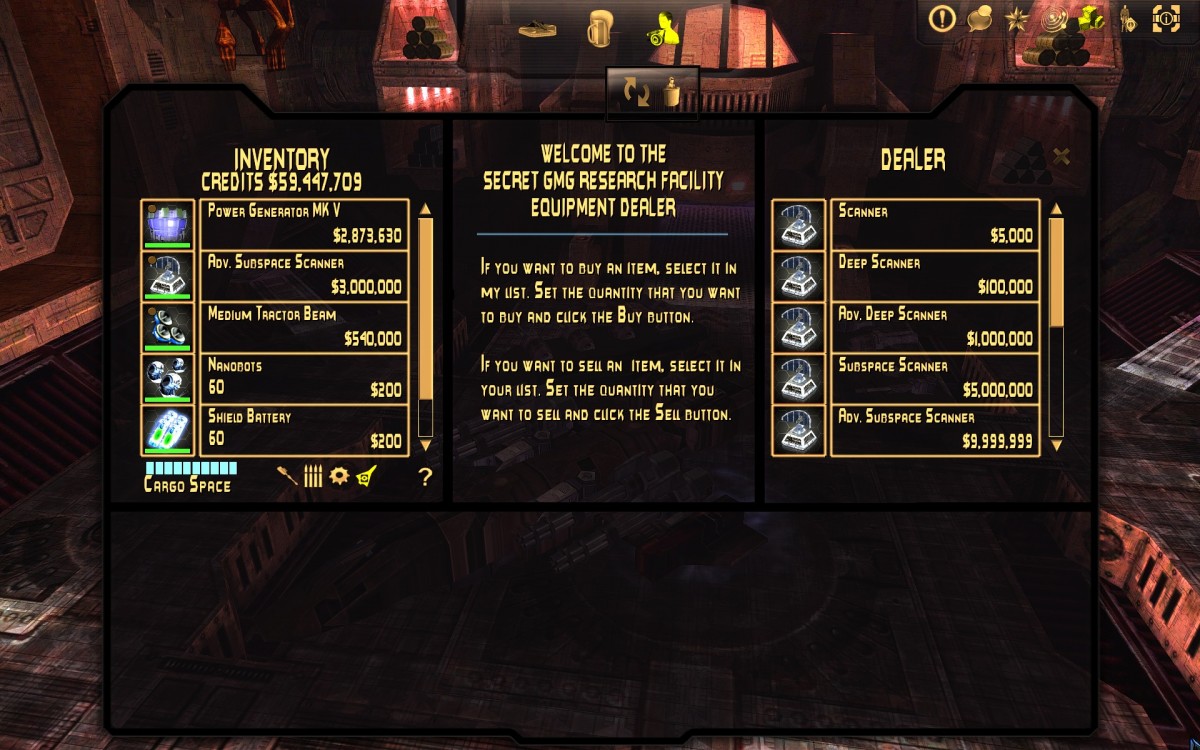Pick the $5,000,000 Subspace Scanner

coord(935,378)
